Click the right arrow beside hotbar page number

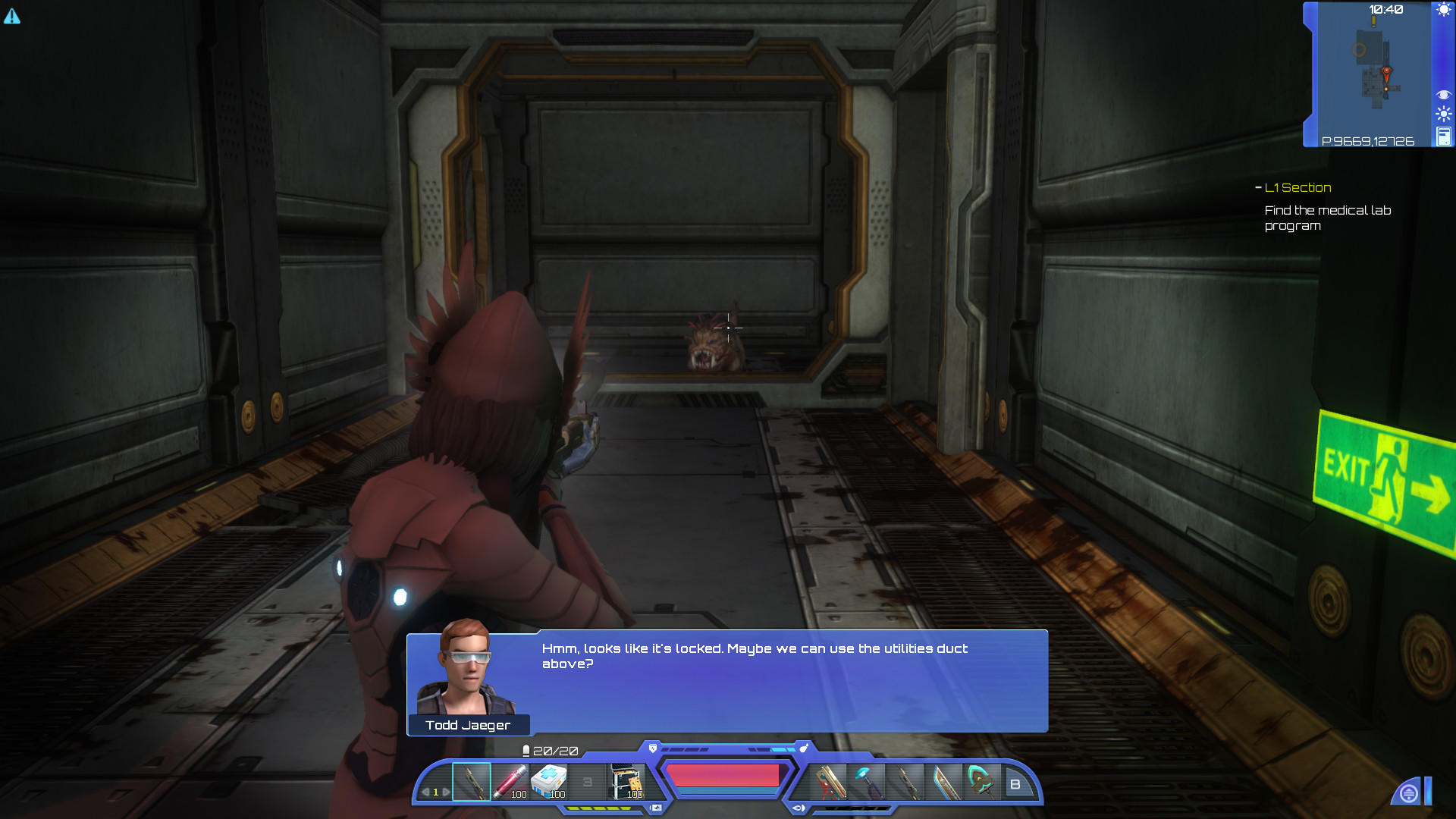pos(446,792)
